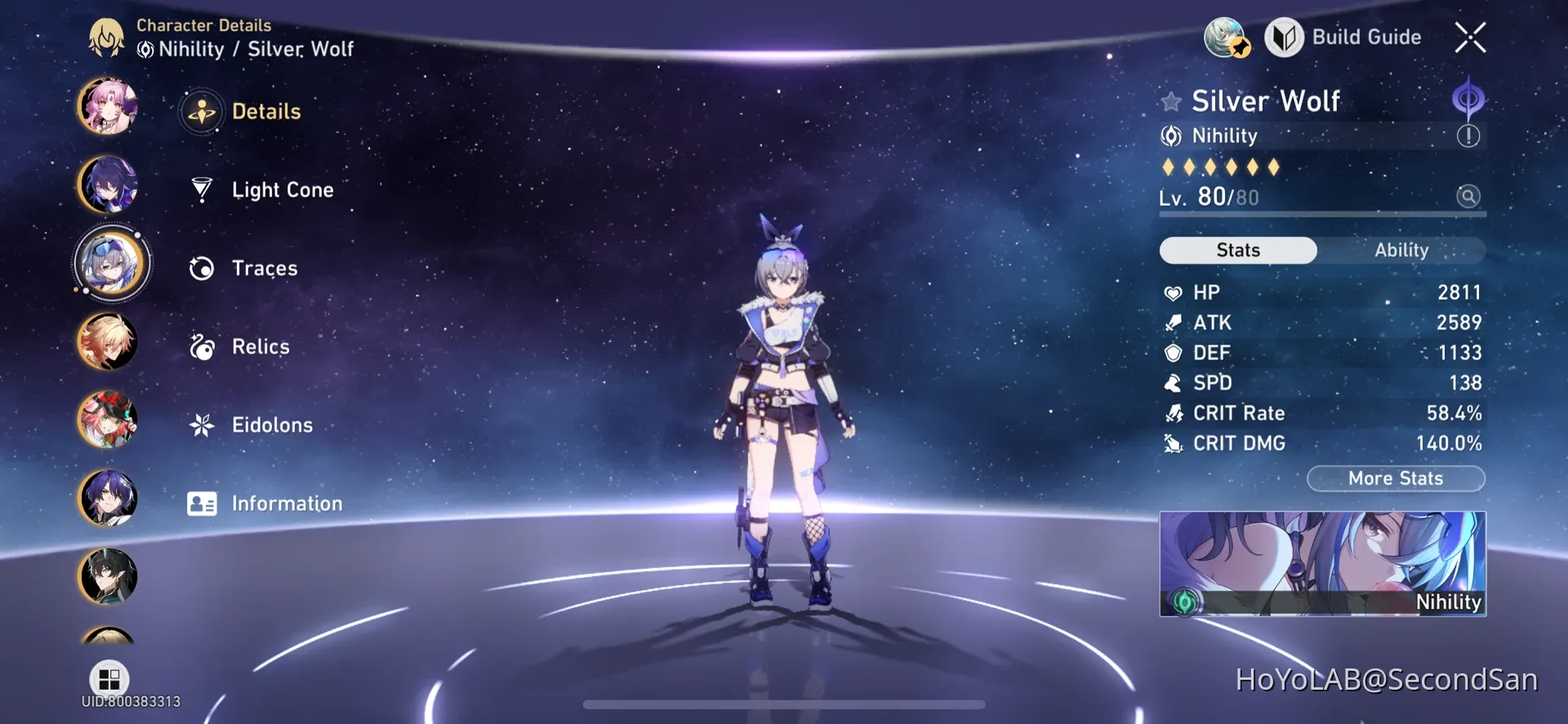Click the exclamation mark info icon
The image size is (1568, 724).
(x=1470, y=136)
